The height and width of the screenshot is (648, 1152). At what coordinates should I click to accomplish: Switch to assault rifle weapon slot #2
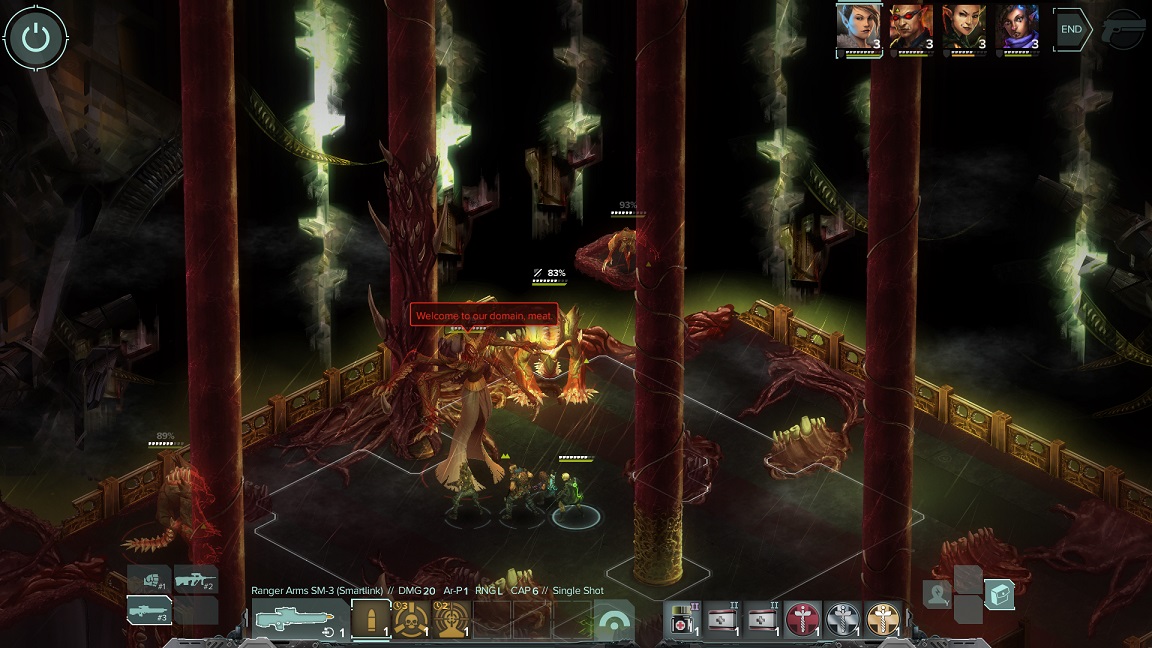coord(195,579)
